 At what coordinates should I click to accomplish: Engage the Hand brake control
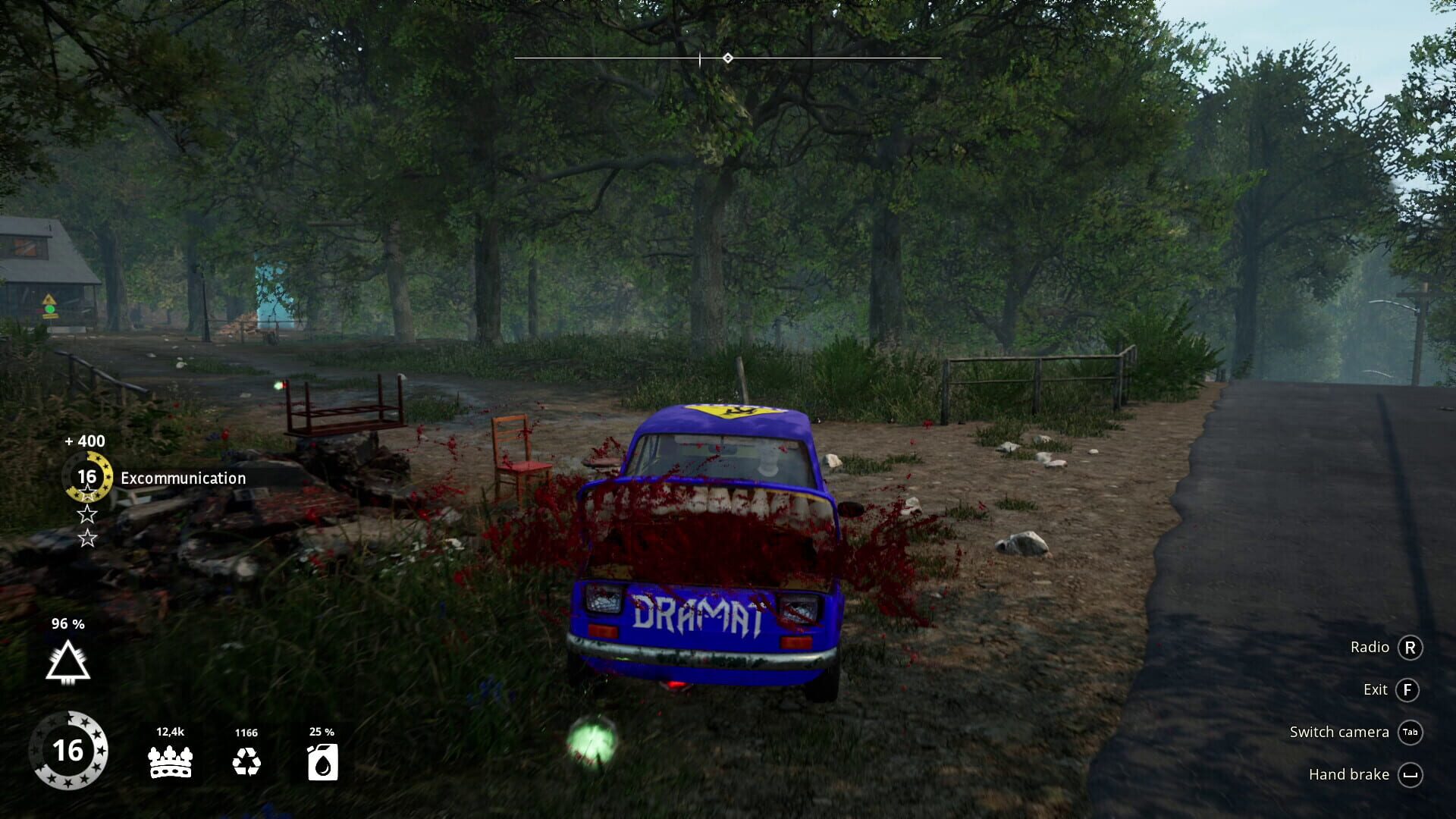[1349, 774]
